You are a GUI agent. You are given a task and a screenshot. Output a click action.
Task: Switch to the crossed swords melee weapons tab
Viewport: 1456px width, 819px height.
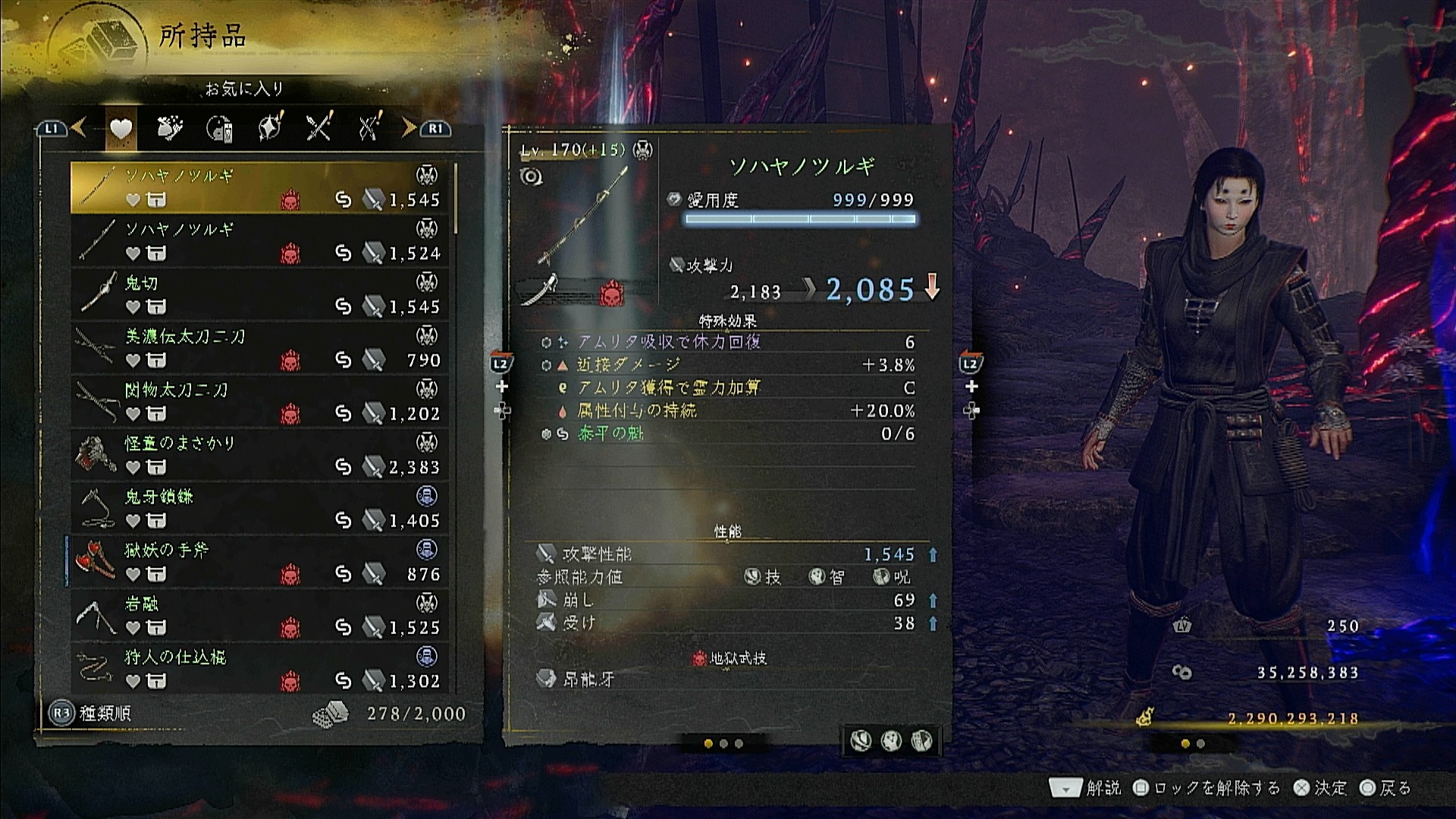(319, 128)
